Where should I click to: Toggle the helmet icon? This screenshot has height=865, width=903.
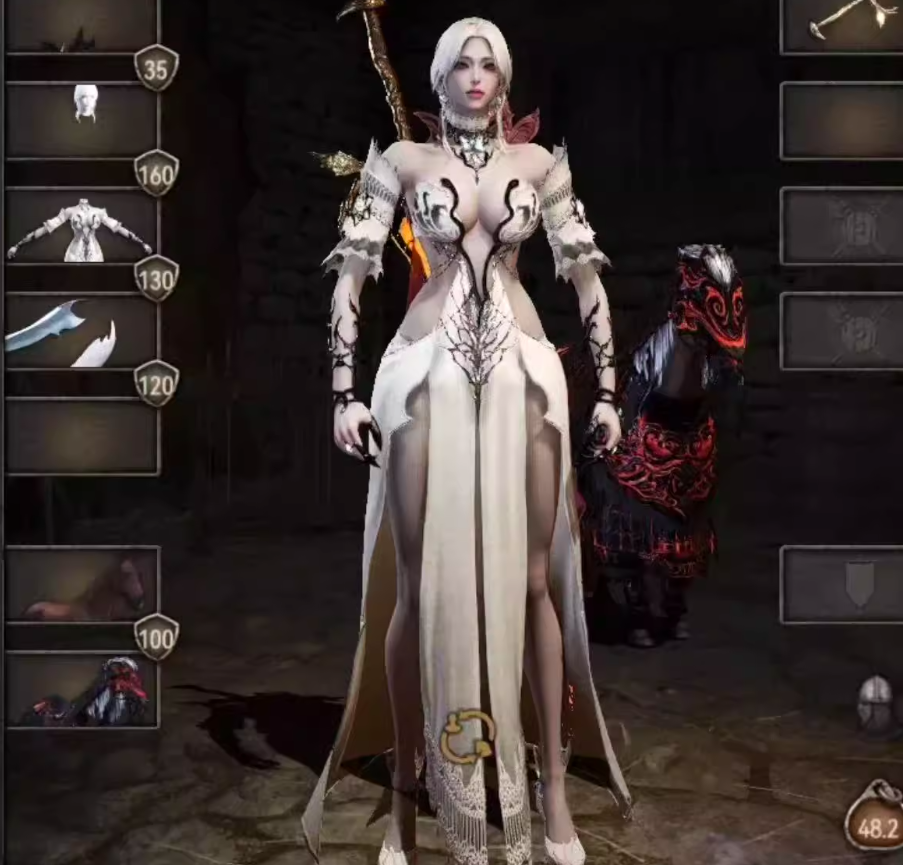874,701
